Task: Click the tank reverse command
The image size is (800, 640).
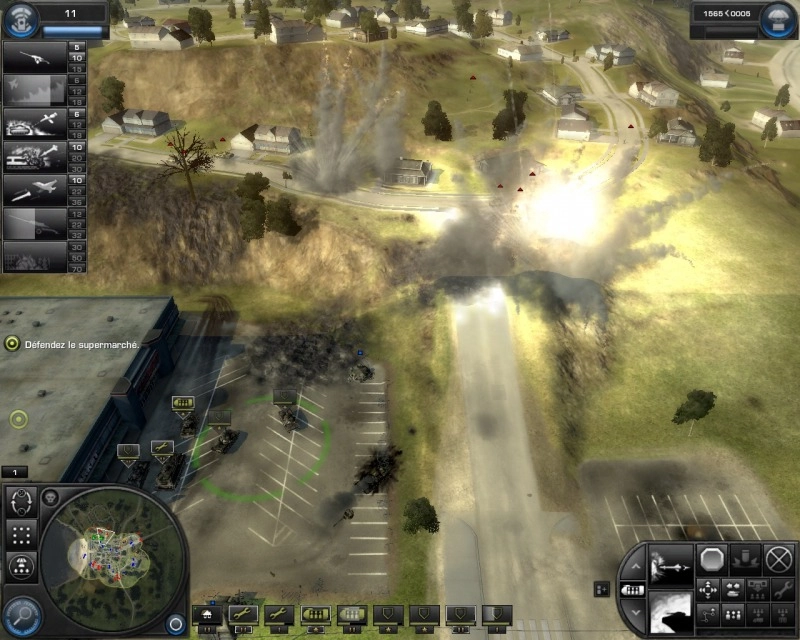Action: [732, 589]
